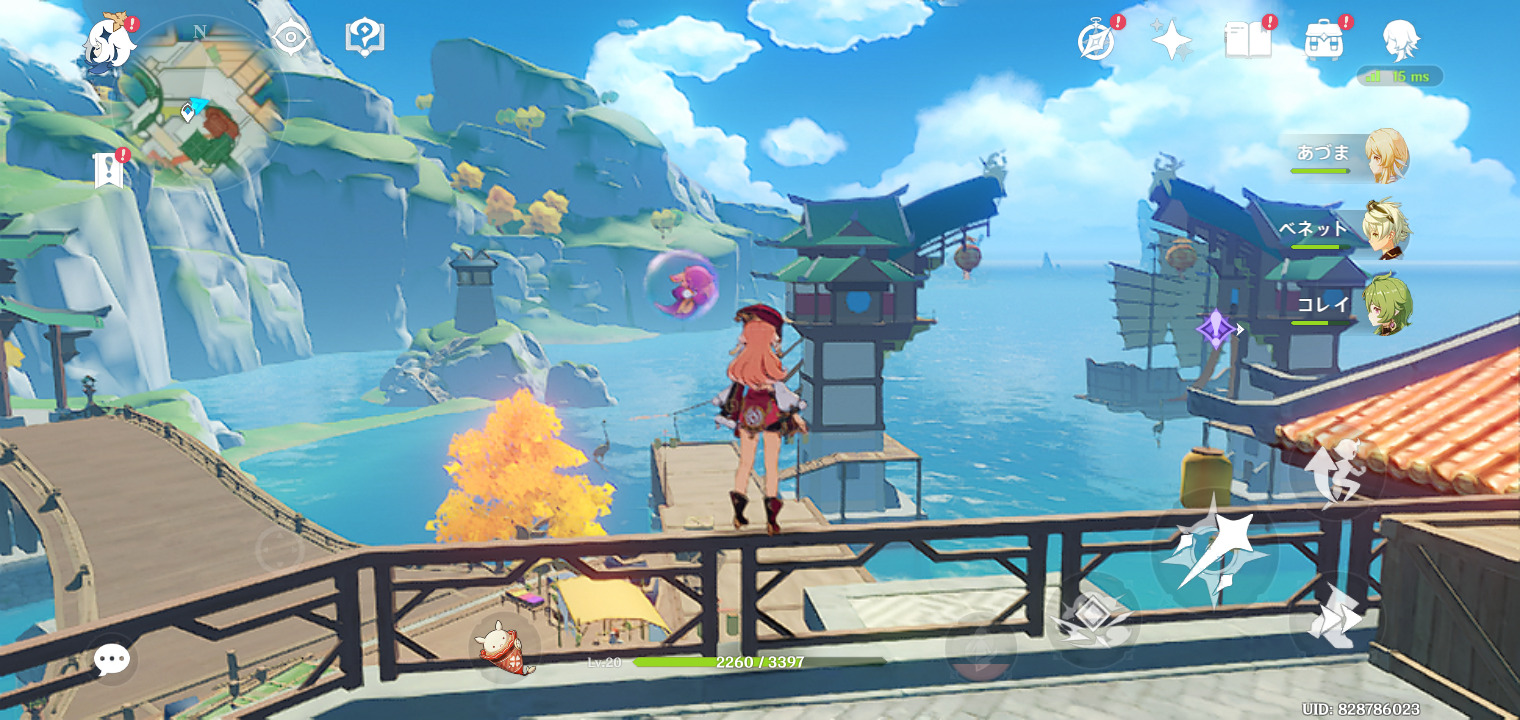
Task: Open the character screen head icon
Action: (x=1399, y=41)
